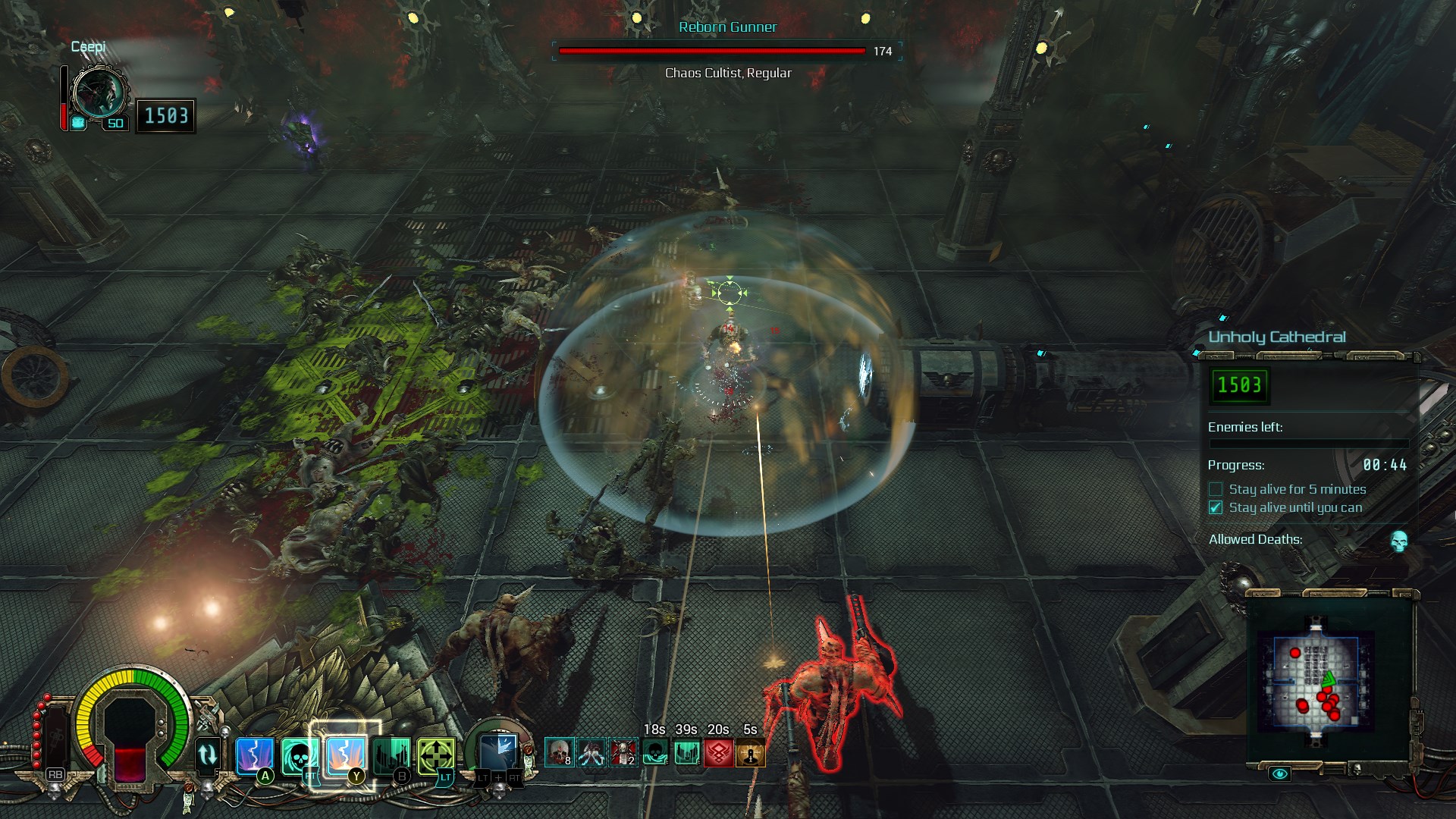Click the skull icon below the minimap

click(1357, 770)
